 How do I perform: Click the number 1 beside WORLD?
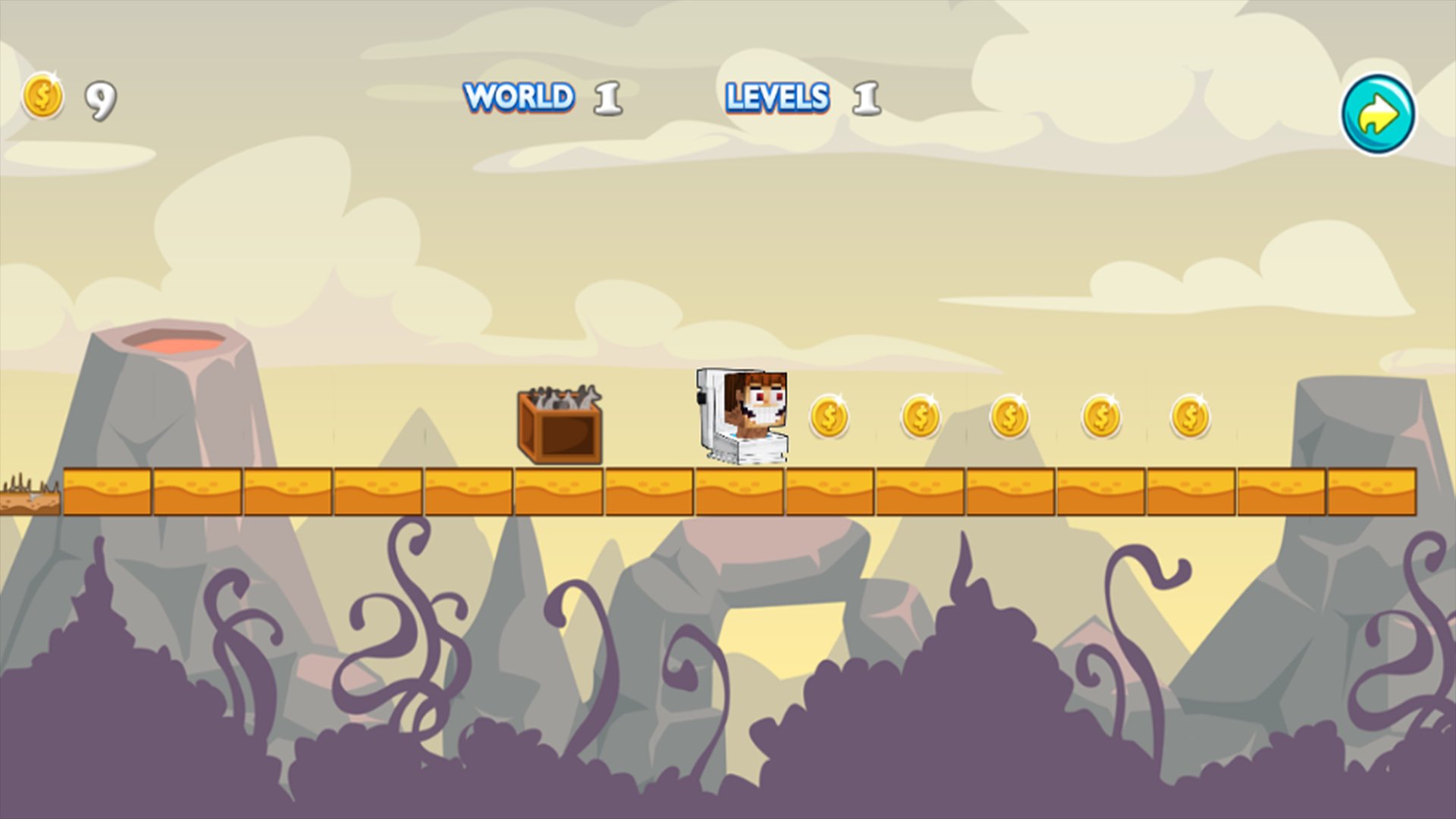point(607,99)
